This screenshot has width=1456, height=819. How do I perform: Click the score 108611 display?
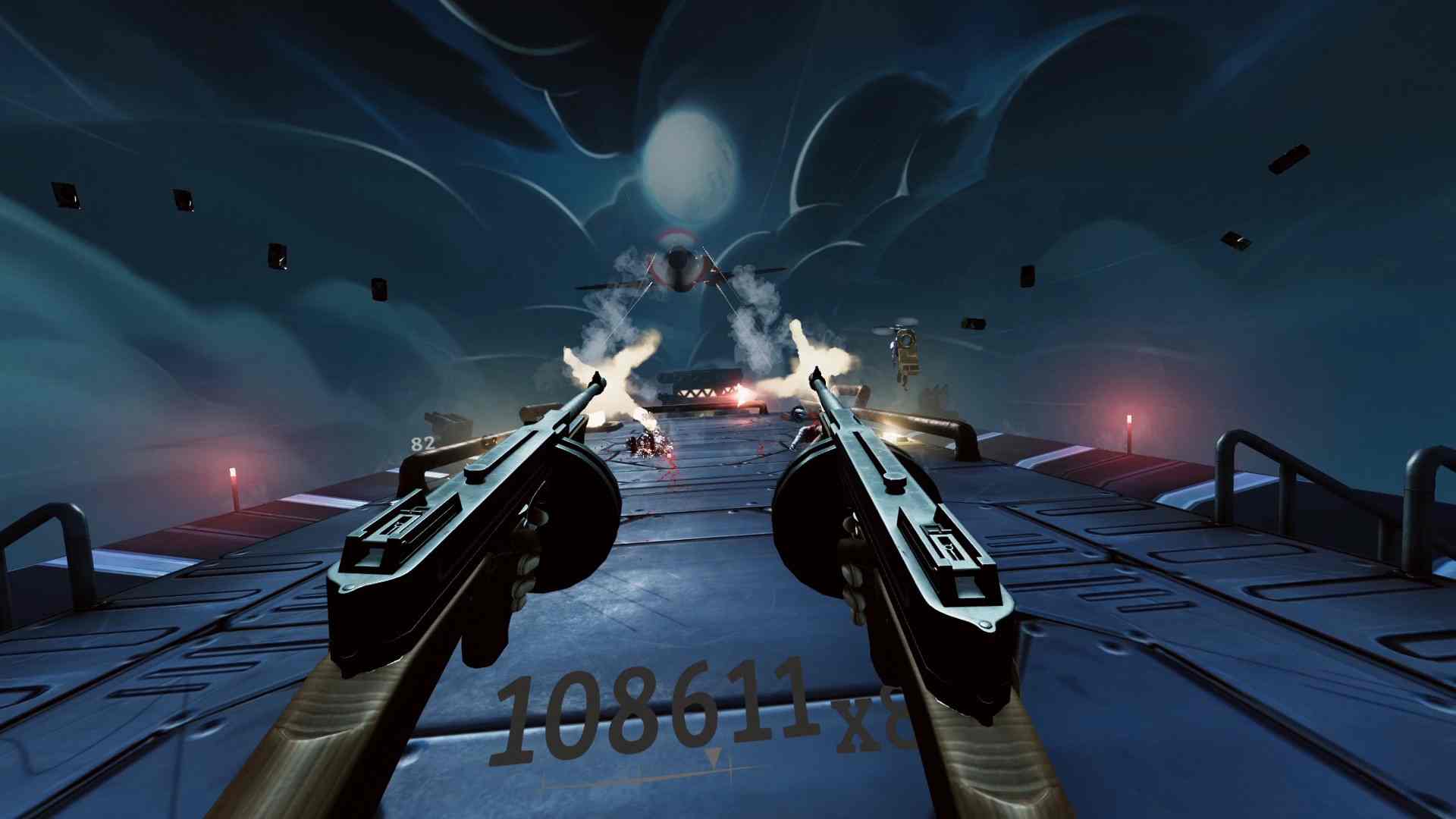coord(656,705)
